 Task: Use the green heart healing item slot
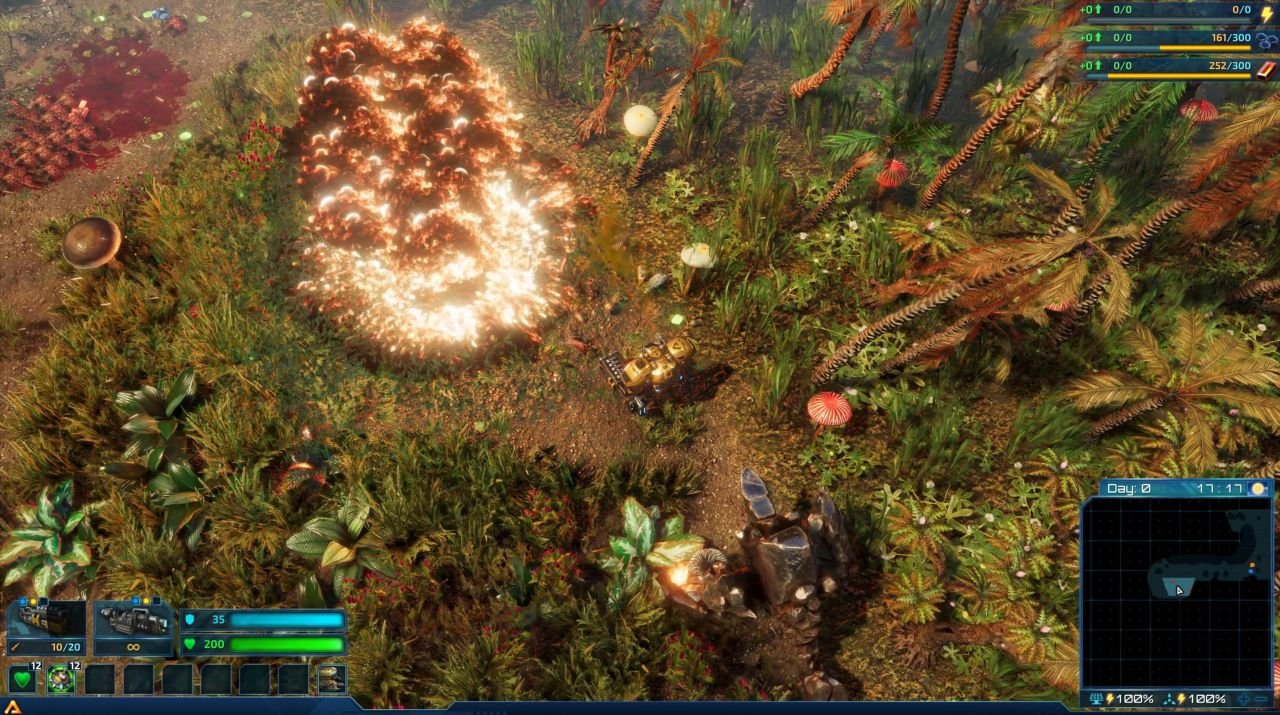(x=22, y=680)
